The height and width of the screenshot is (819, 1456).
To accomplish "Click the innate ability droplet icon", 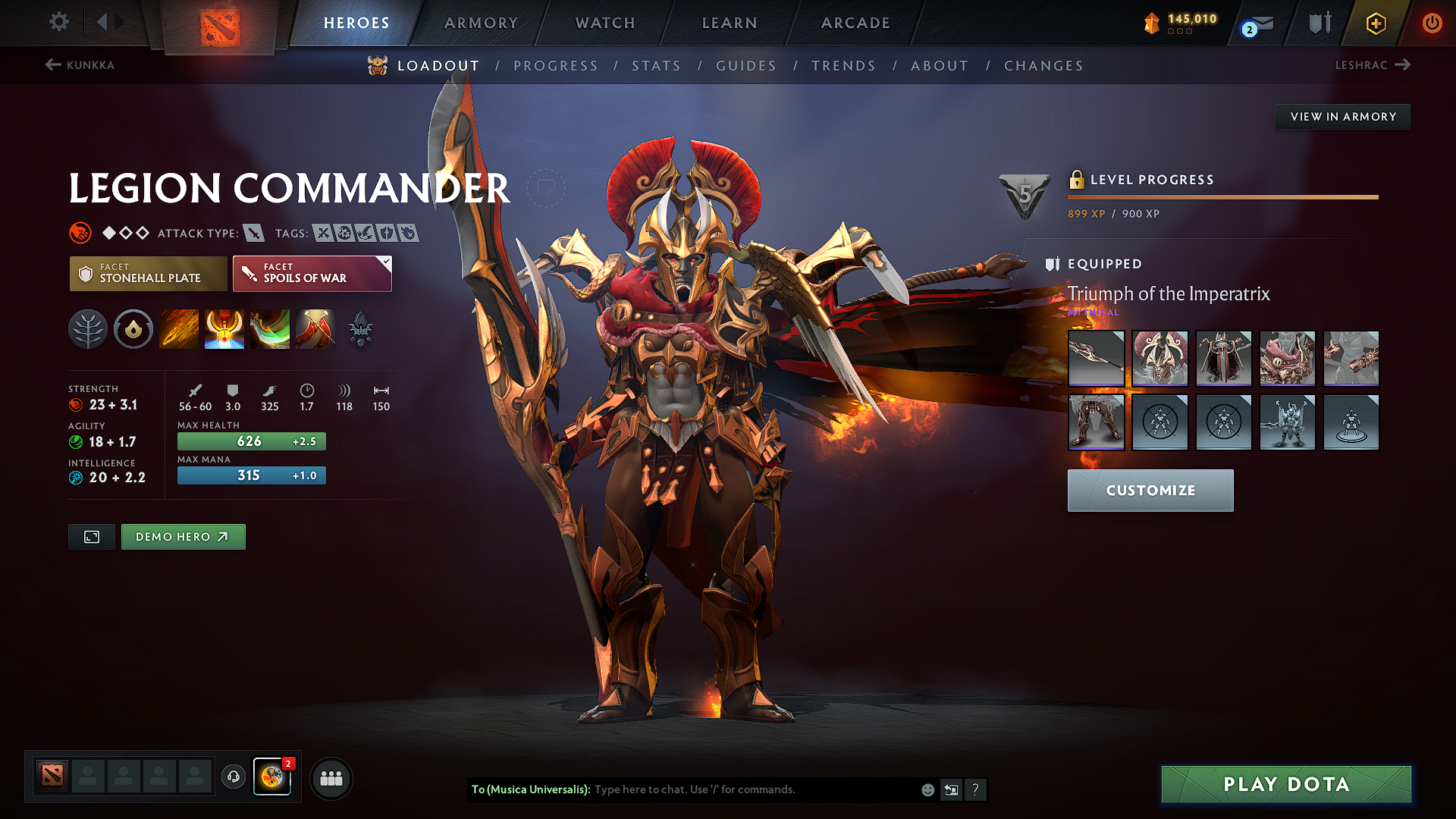I will 133,329.
